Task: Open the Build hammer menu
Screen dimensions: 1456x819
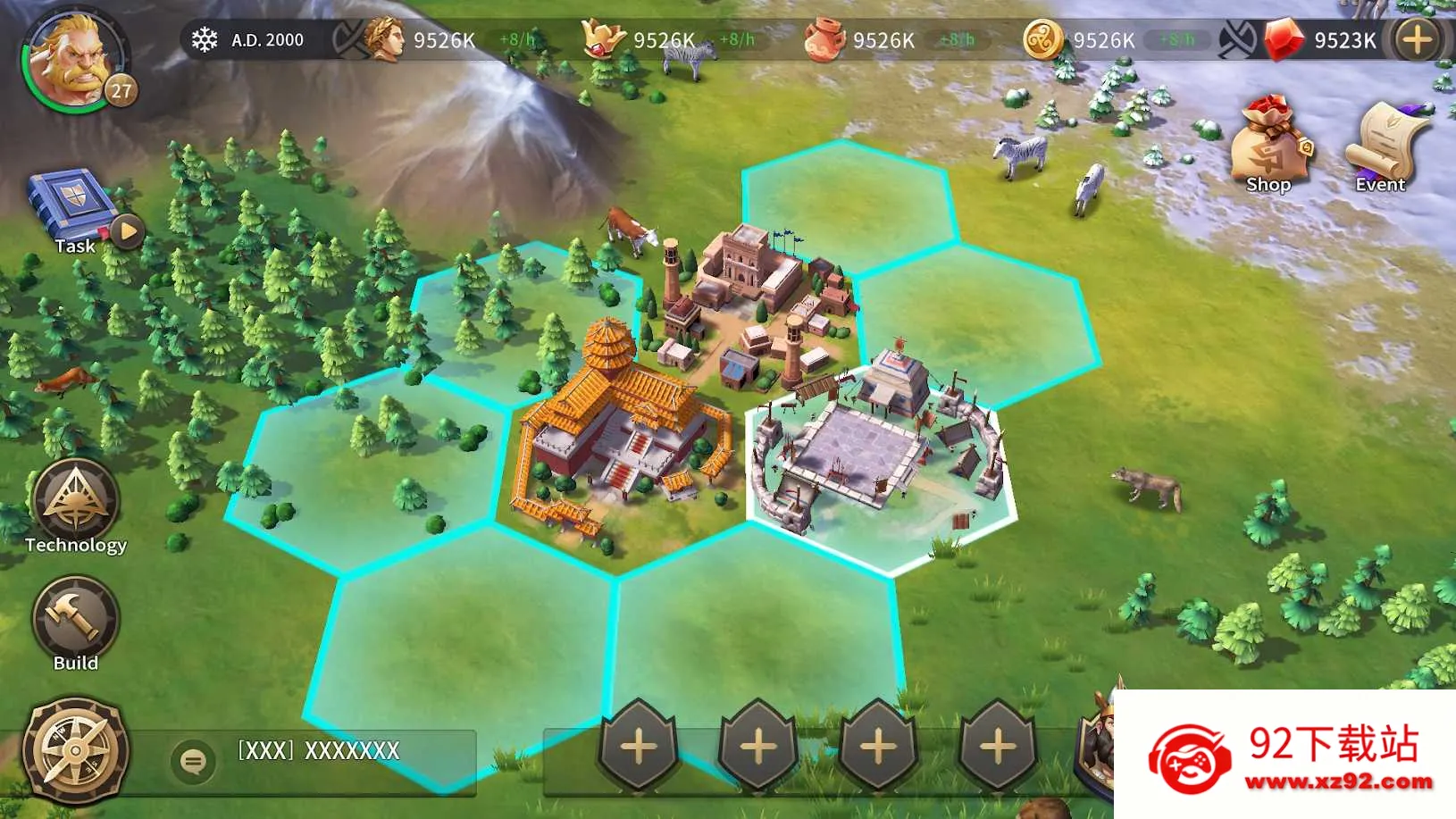Action: 75,618
